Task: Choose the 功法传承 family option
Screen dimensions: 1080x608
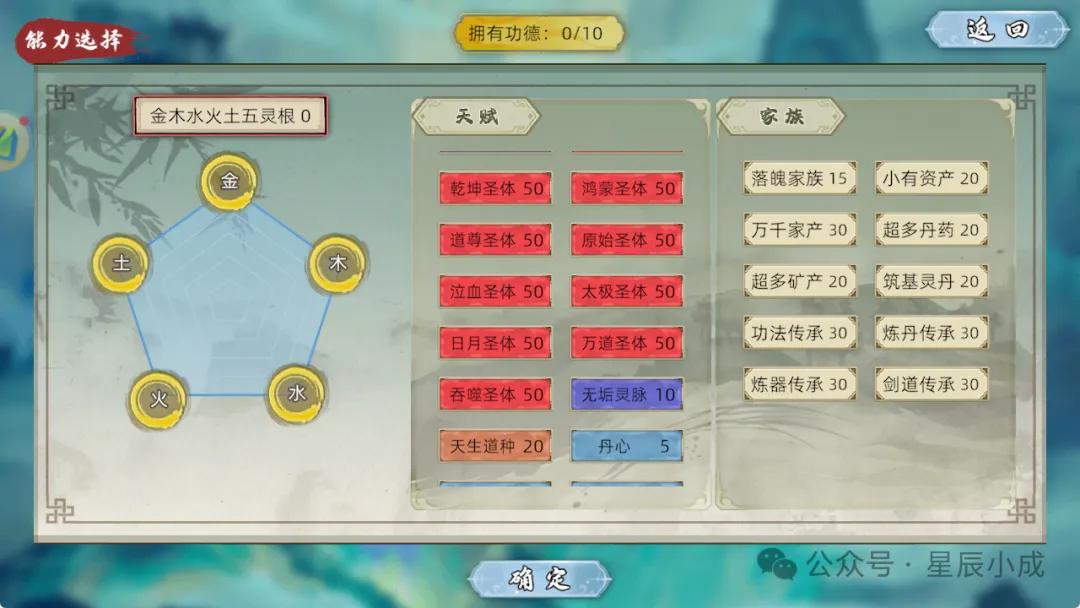Action: pos(799,333)
